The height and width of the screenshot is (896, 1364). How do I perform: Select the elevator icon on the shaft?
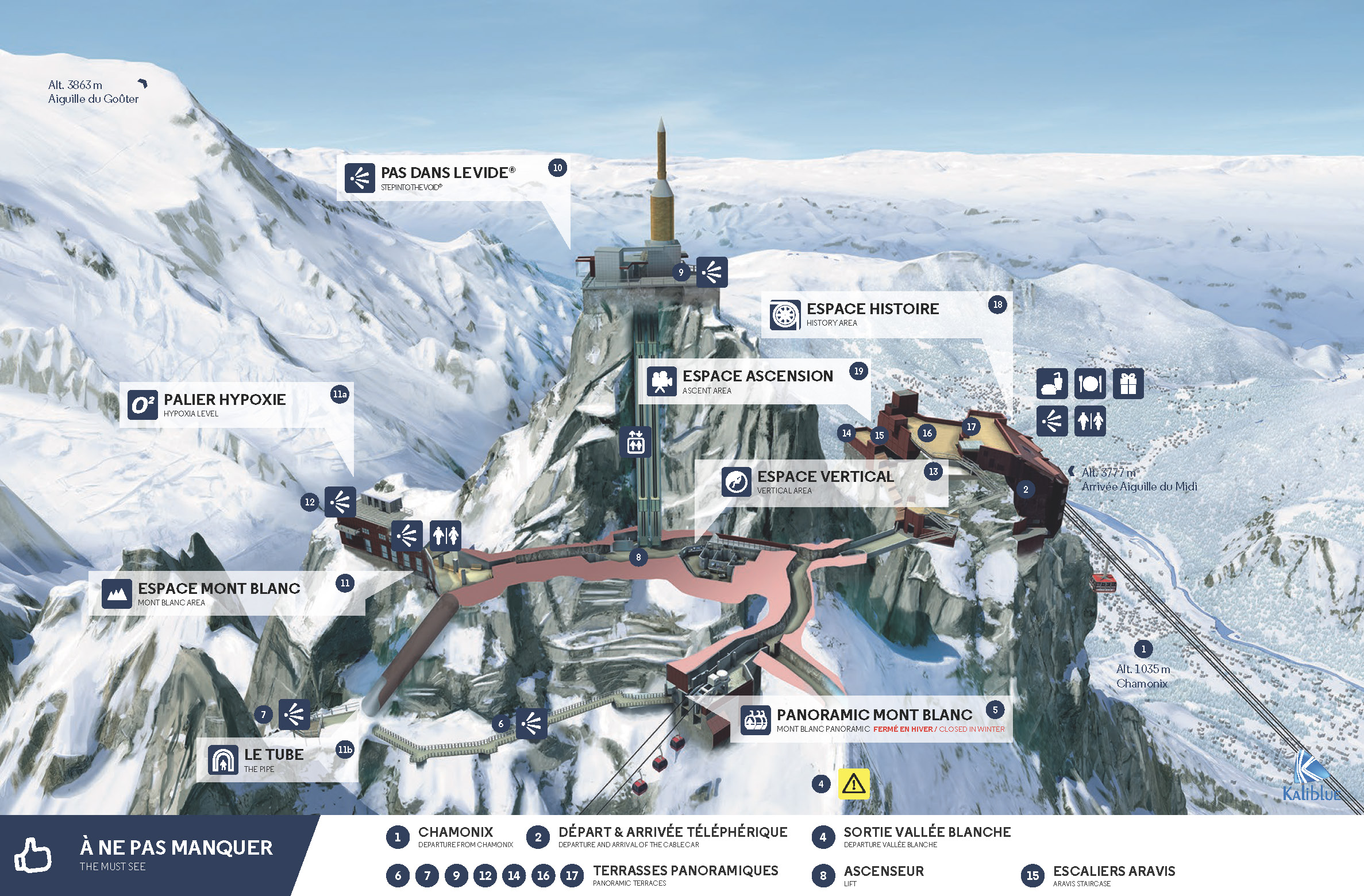(635, 442)
